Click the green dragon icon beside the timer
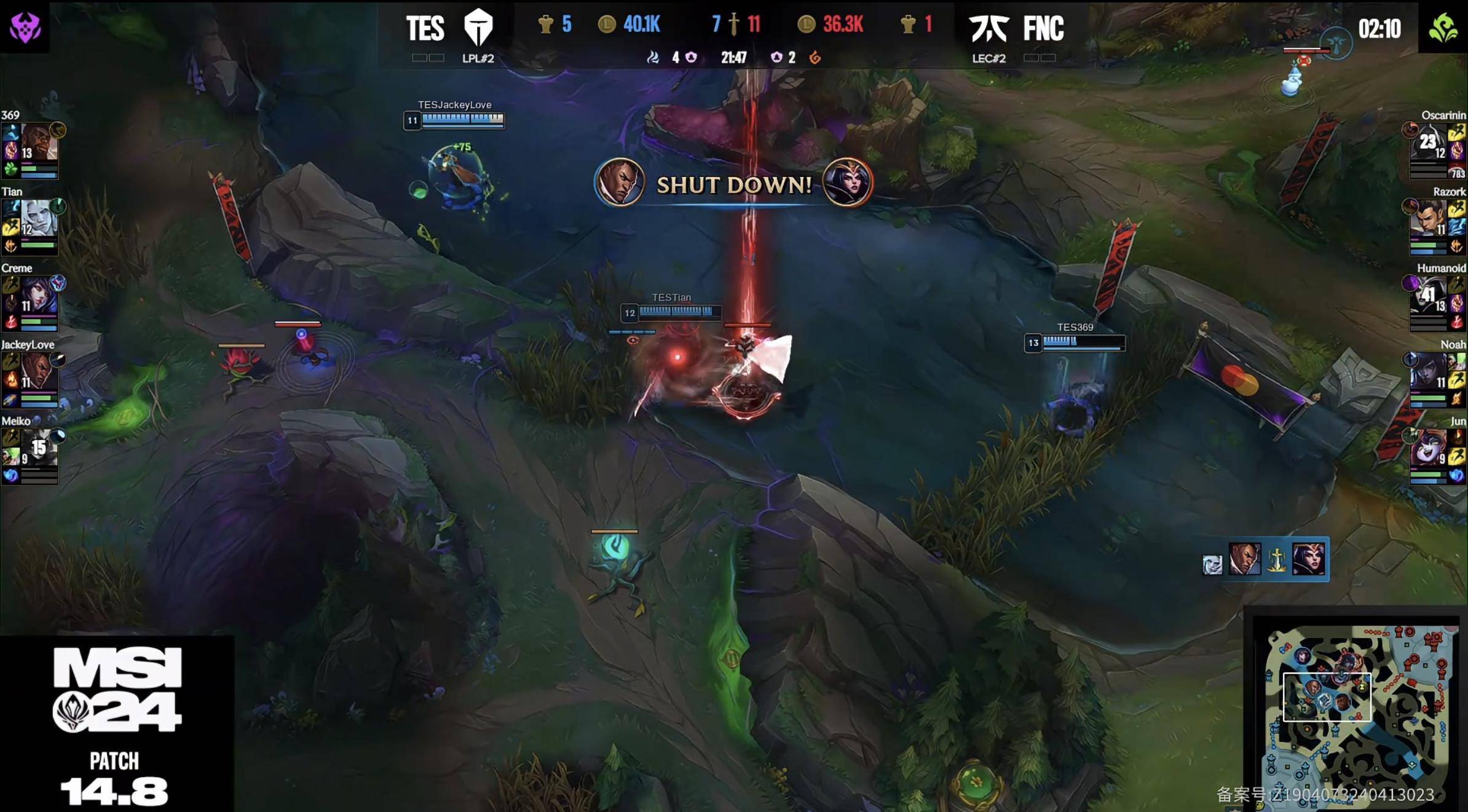The image size is (1468, 812). point(1443,28)
